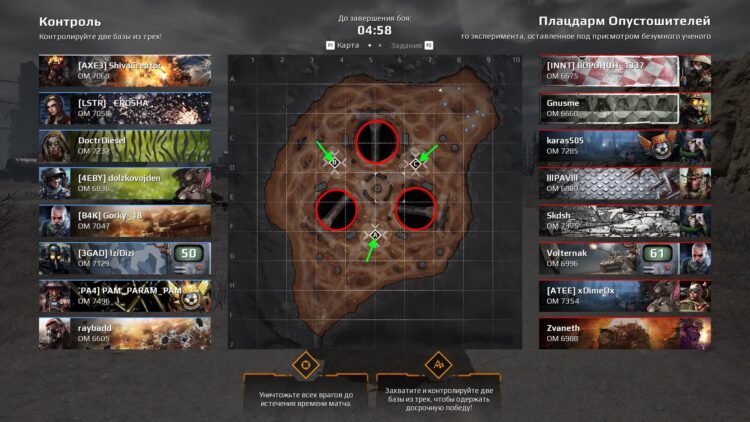Click the Skdsh player row
Image resolution: width=750 pixels, height=422 pixels.
(x=625, y=221)
